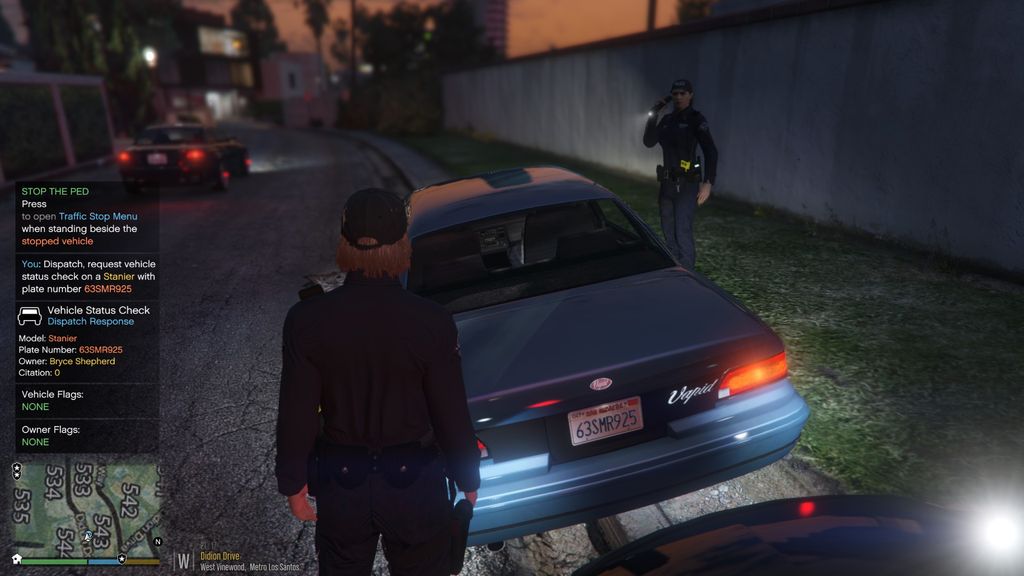The image size is (1024, 576).
Task: Click the north indicator on the minimap
Action: [156, 541]
